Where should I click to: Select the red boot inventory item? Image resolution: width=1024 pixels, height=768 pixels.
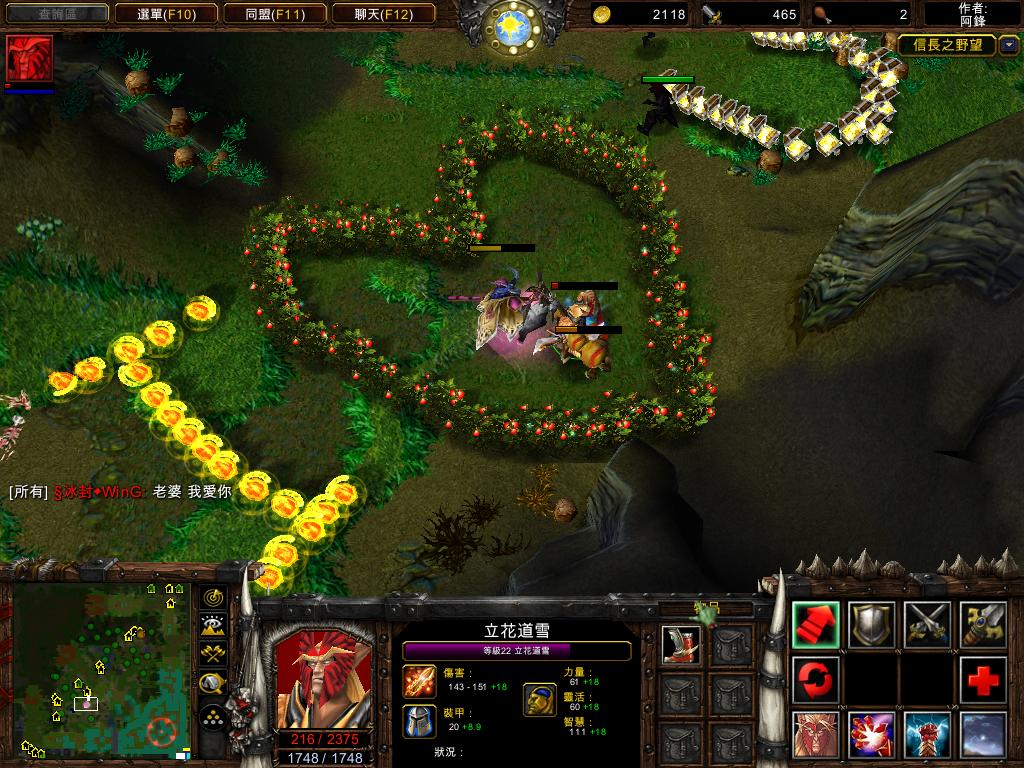point(681,645)
